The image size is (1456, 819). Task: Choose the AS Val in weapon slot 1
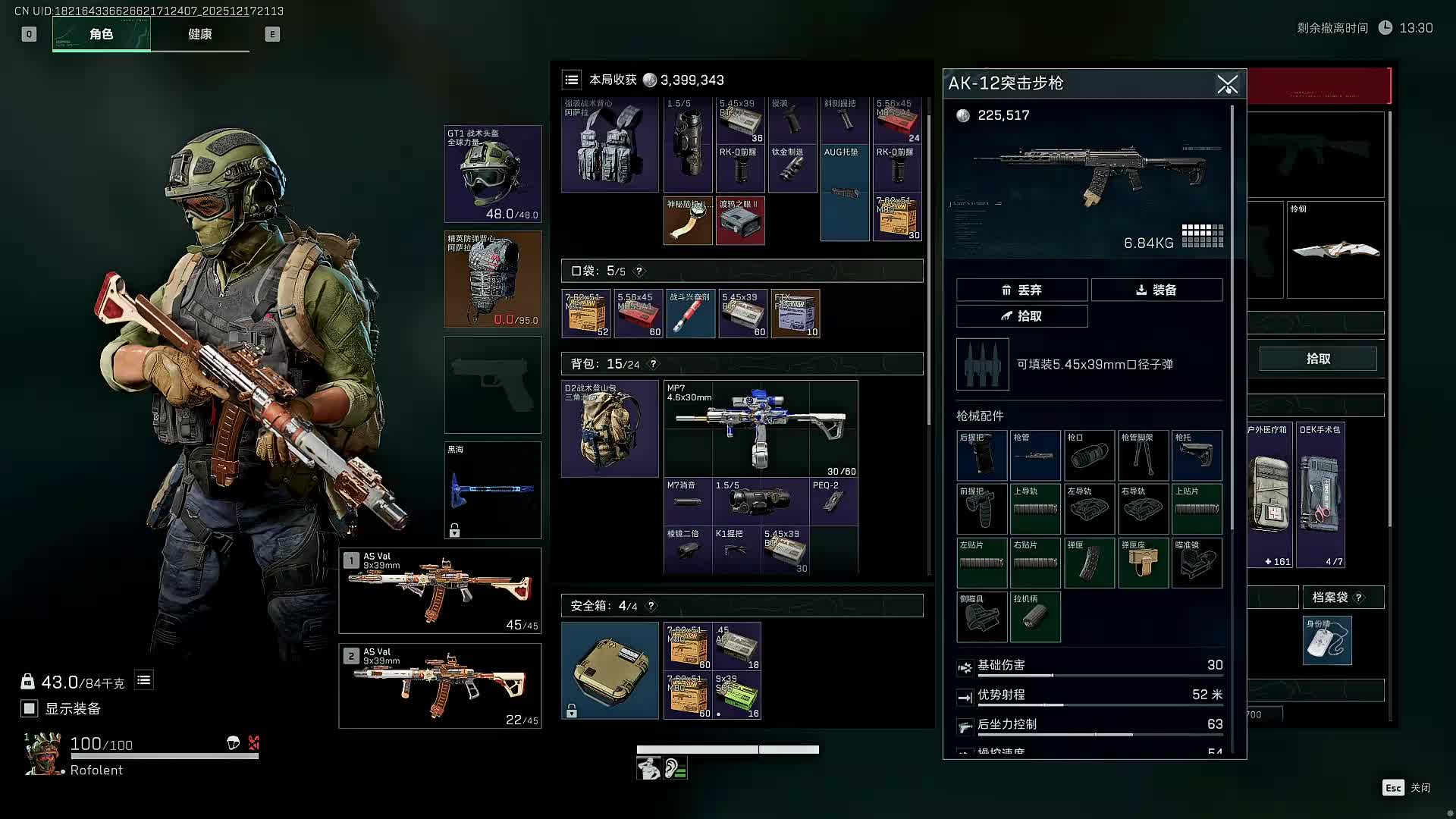click(x=440, y=590)
